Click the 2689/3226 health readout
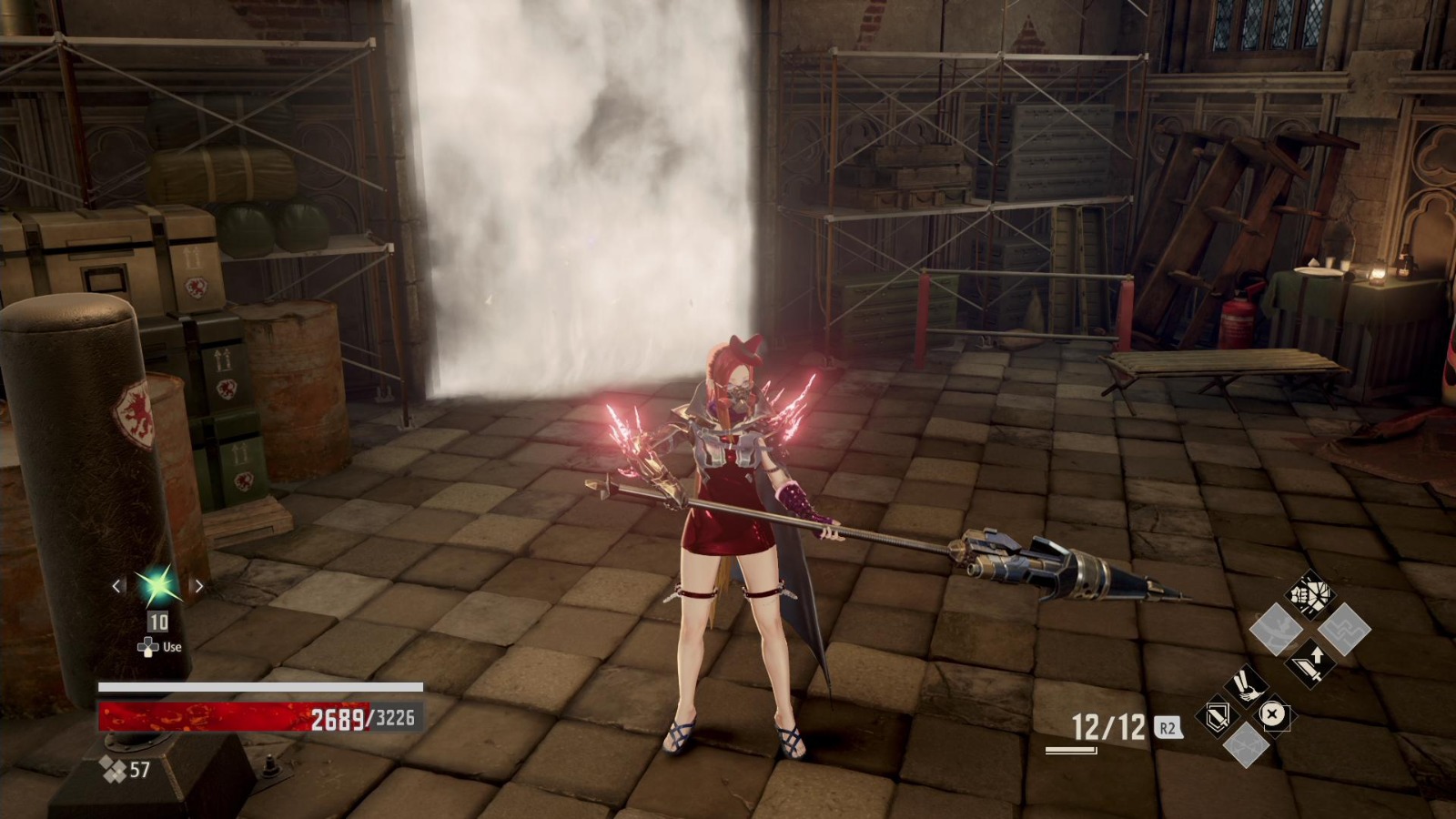This screenshot has width=1456, height=819. (362, 718)
